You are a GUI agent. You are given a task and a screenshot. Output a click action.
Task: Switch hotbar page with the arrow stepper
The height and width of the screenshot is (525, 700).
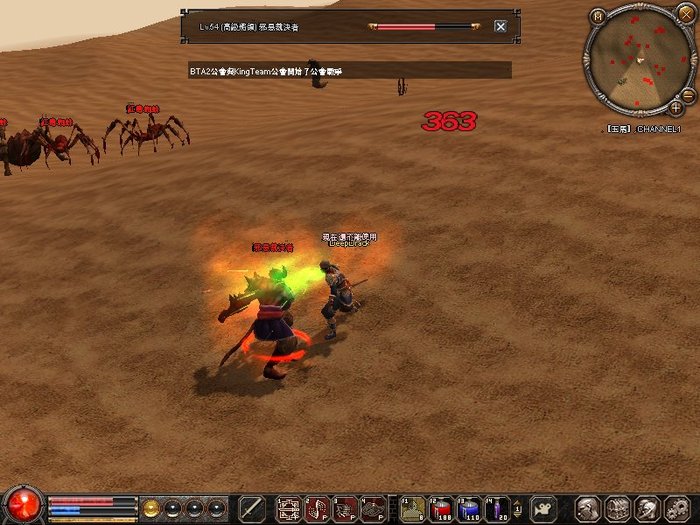pos(517,508)
